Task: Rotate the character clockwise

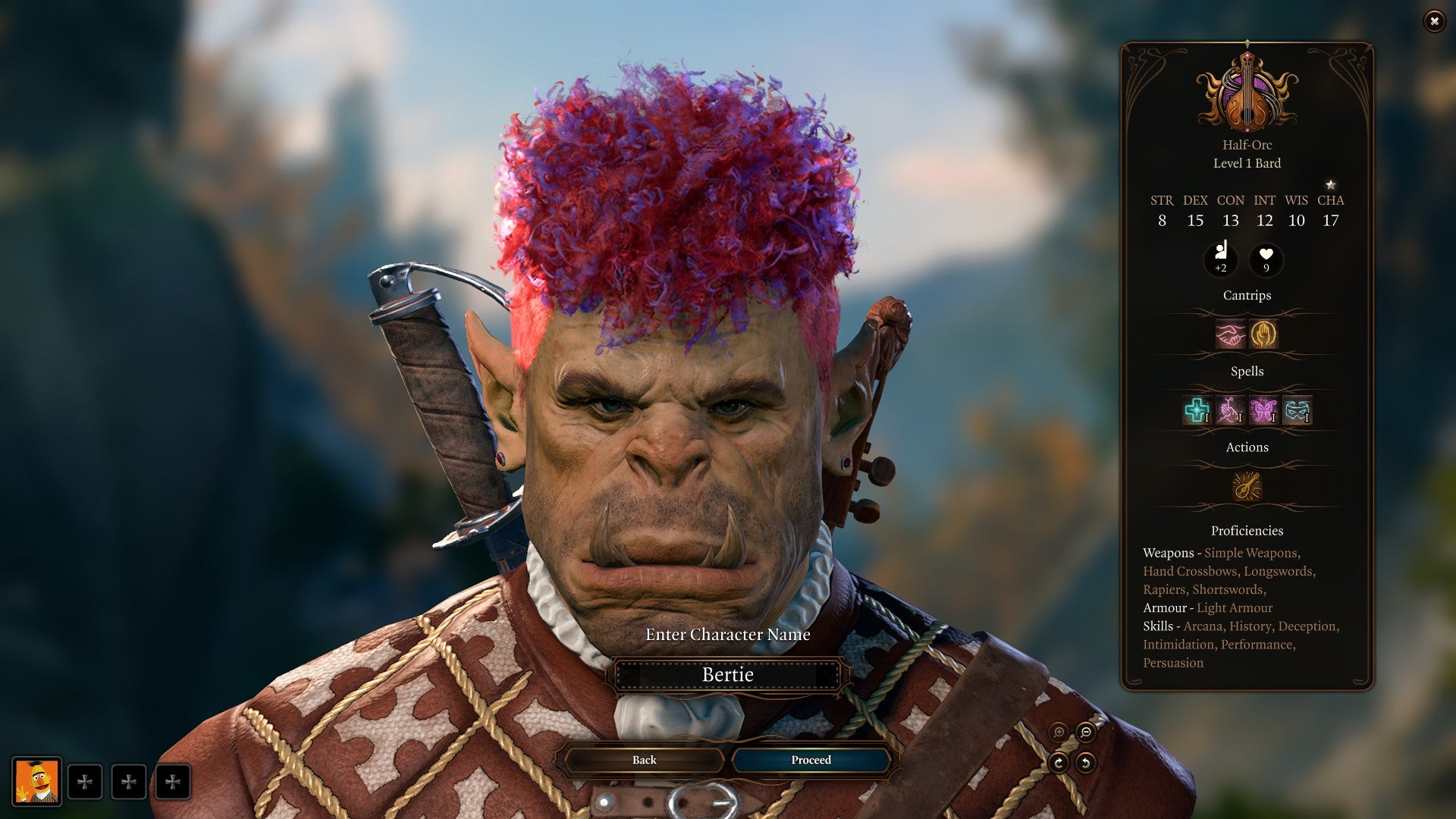Action: coord(1059,763)
